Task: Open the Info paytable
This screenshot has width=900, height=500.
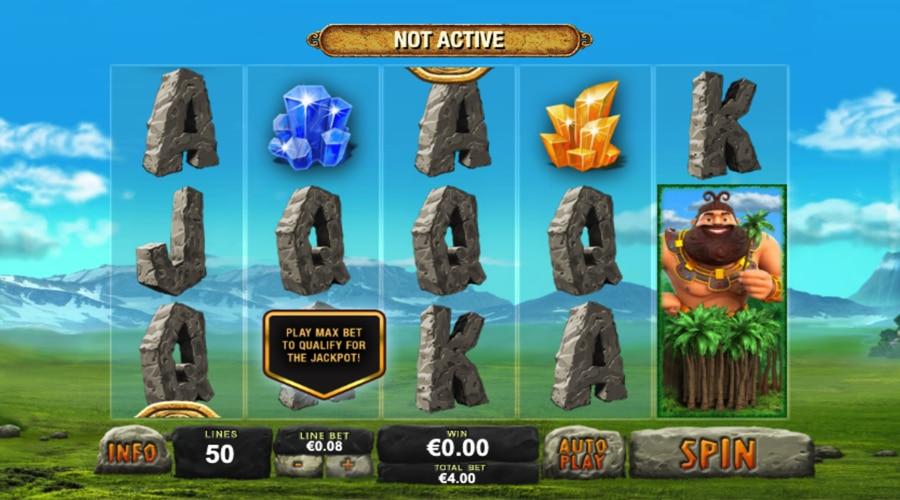Action: (x=133, y=451)
